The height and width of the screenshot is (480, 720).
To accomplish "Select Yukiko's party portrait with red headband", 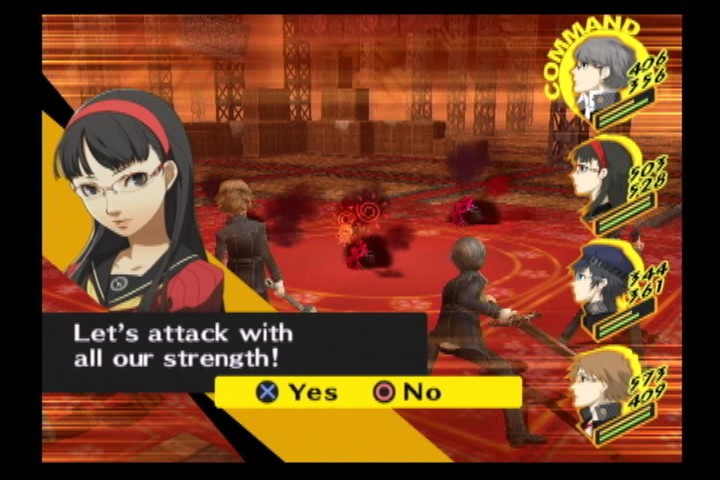I will pos(598,178).
